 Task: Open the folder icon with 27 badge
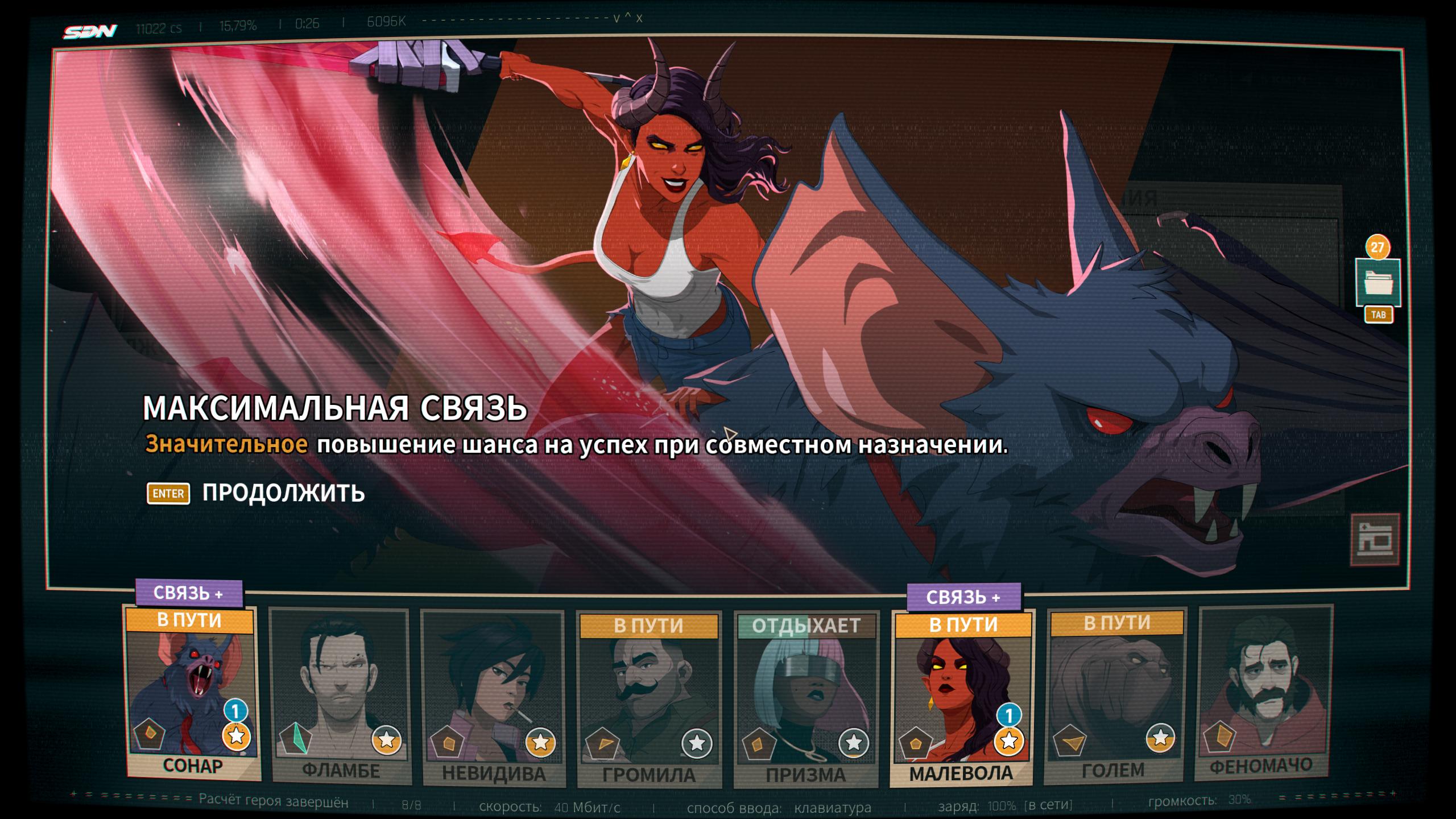(1377, 283)
